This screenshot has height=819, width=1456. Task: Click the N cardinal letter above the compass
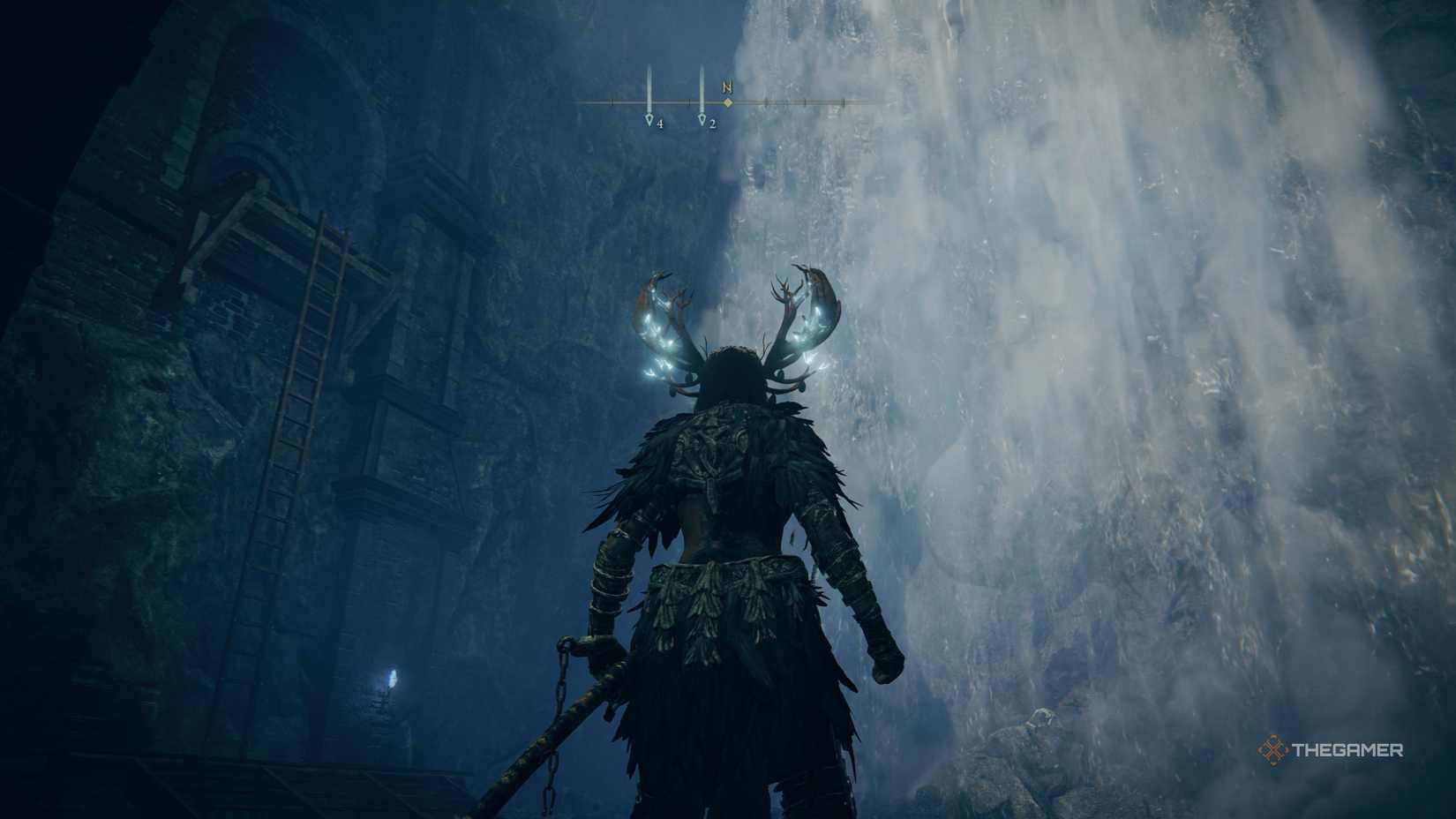pos(725,87)
